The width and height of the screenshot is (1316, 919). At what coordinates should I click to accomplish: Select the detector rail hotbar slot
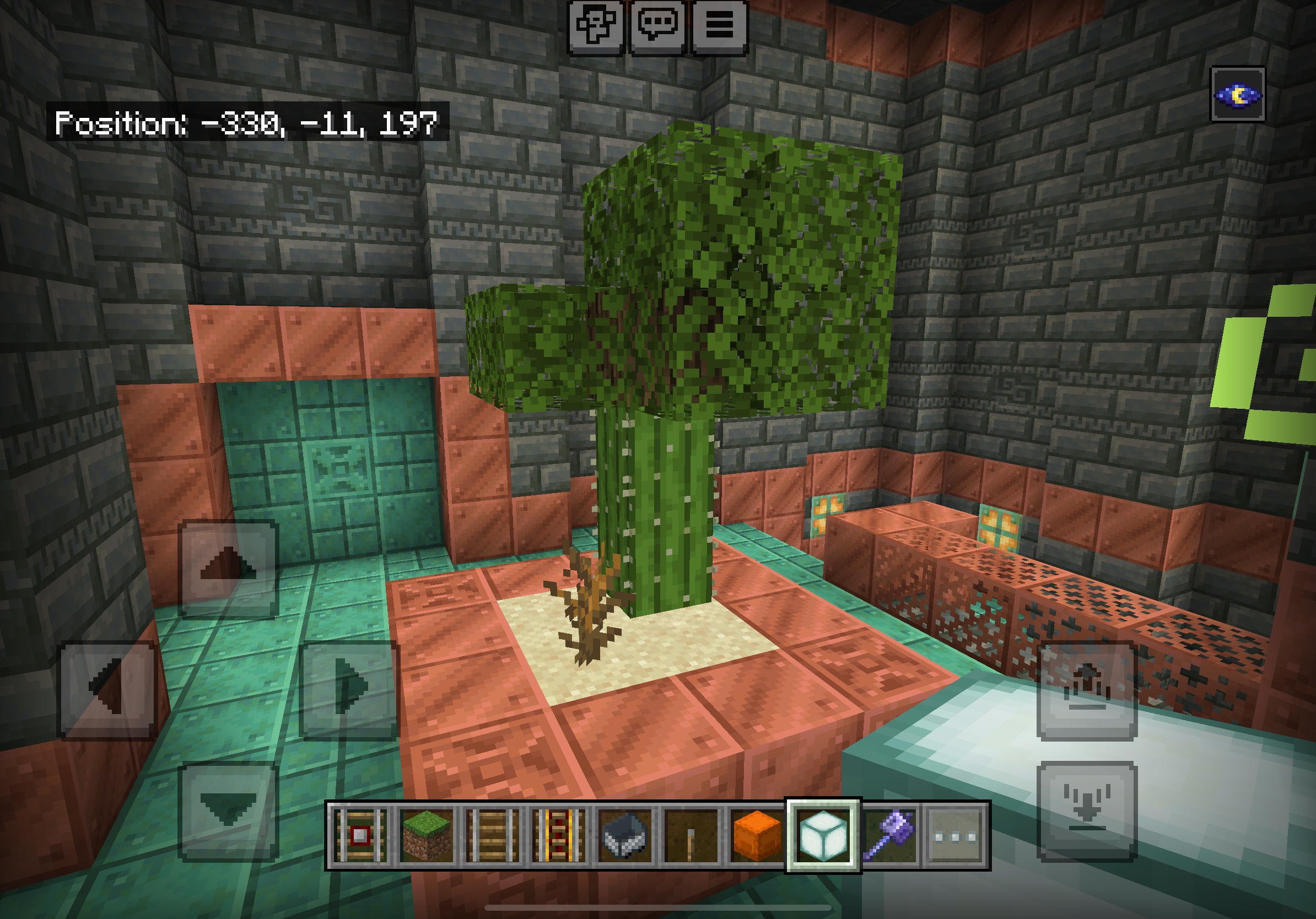coord(360,836)
